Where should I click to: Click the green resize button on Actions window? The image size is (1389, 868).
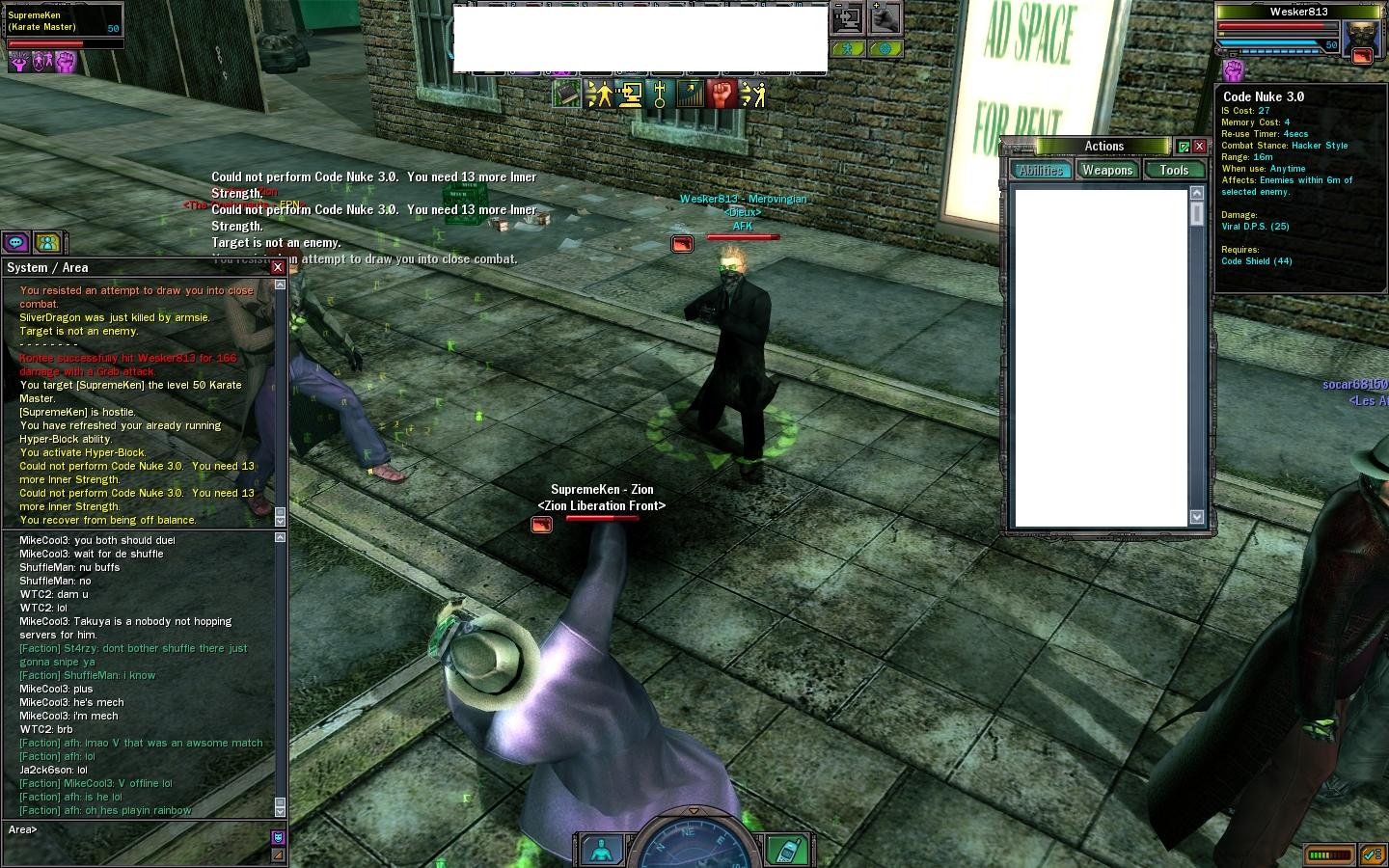pos(1184,147)
